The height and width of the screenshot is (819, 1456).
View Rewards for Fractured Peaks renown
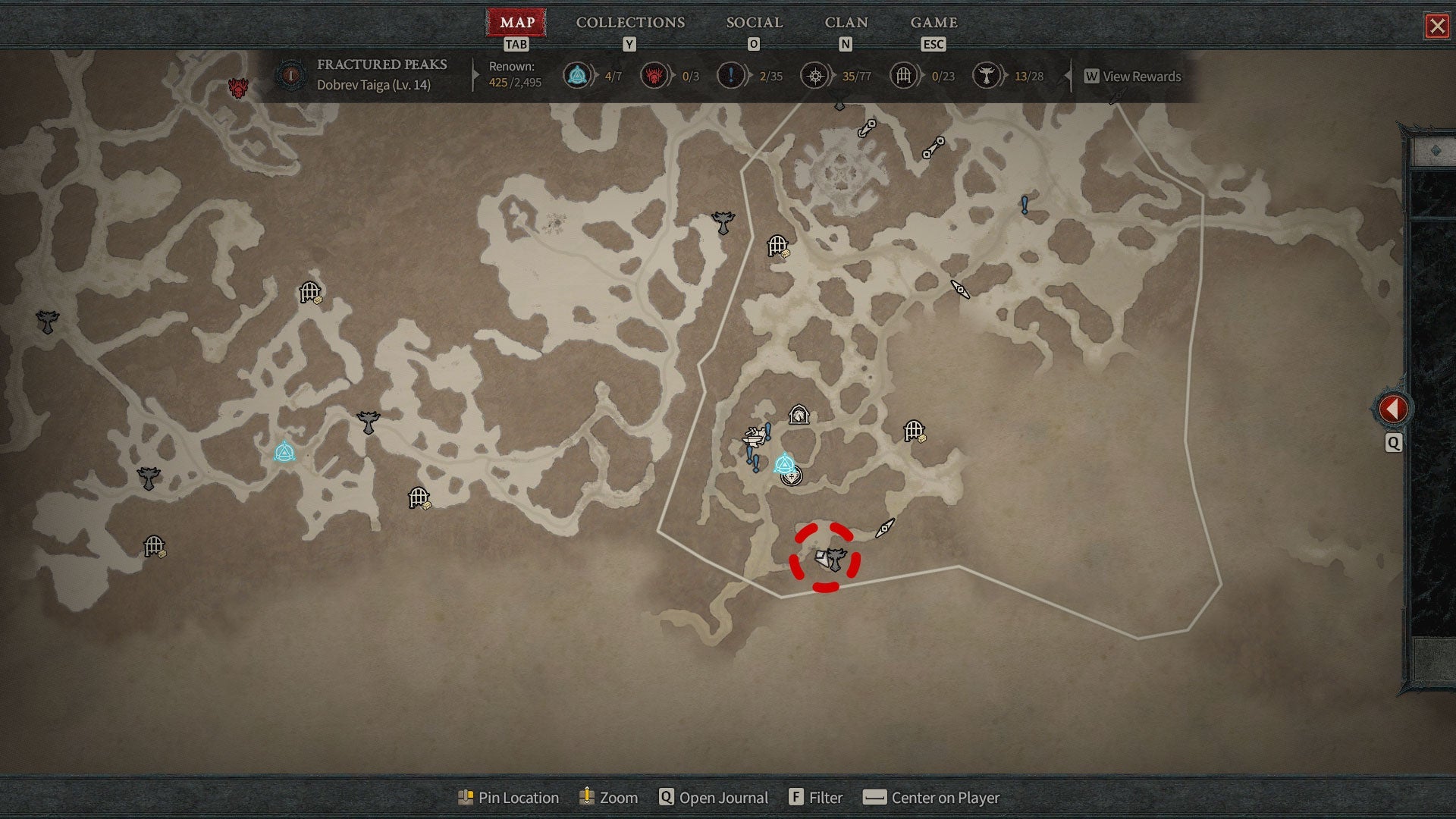point(1133,77)
